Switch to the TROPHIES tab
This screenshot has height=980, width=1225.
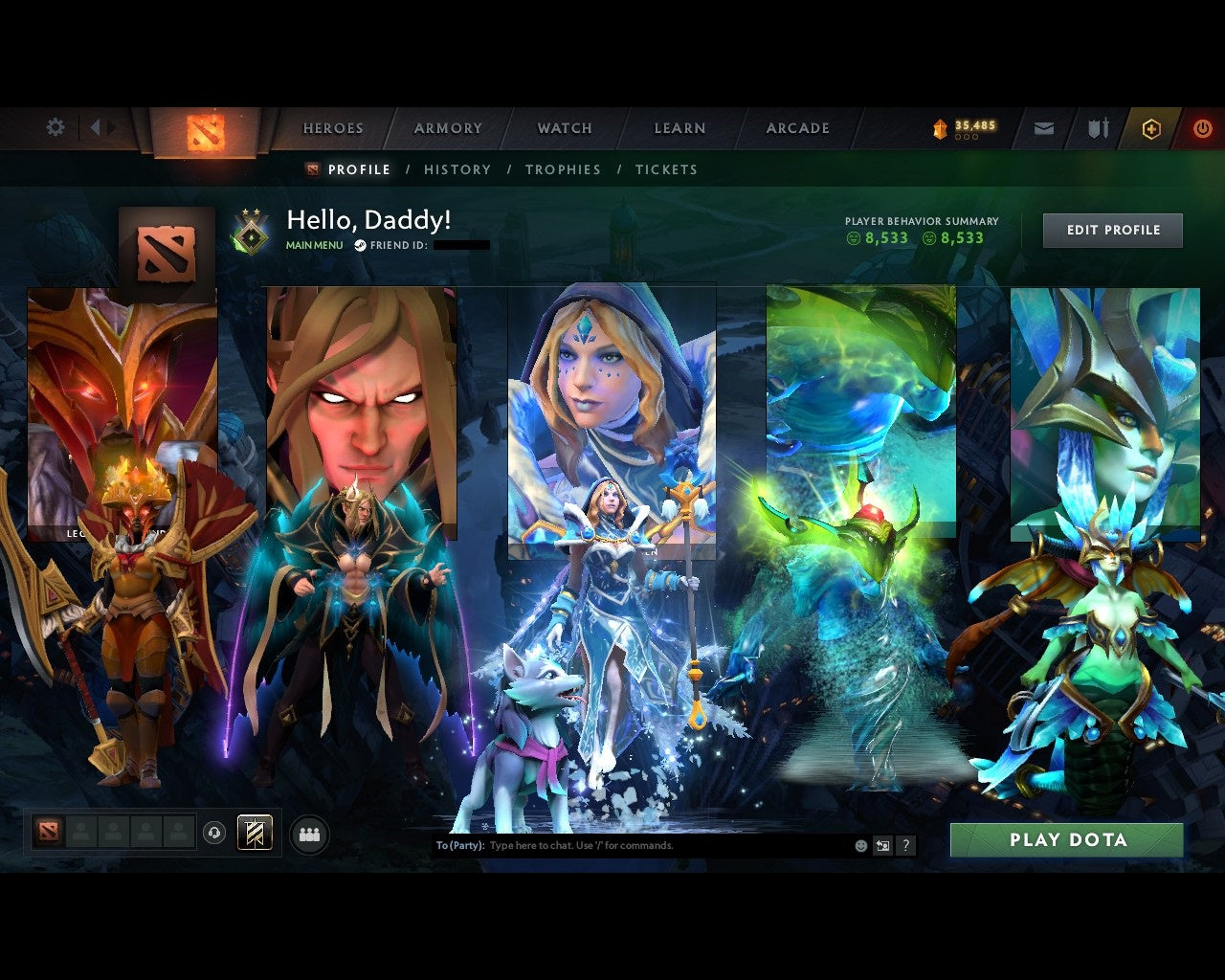pyautogui.click(x=563, y=169)
